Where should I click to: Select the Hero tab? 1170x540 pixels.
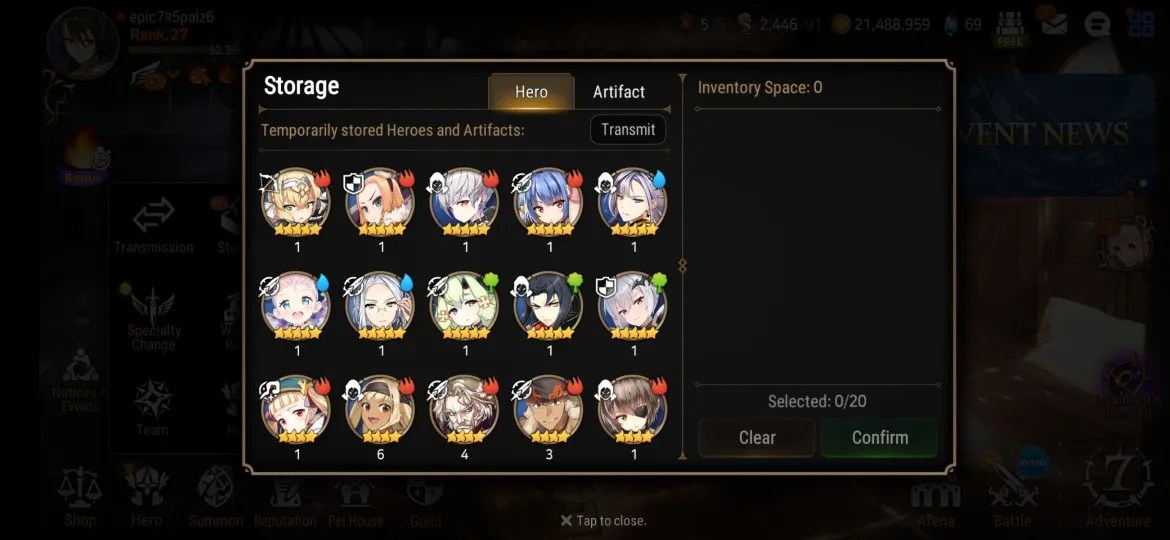531,92
